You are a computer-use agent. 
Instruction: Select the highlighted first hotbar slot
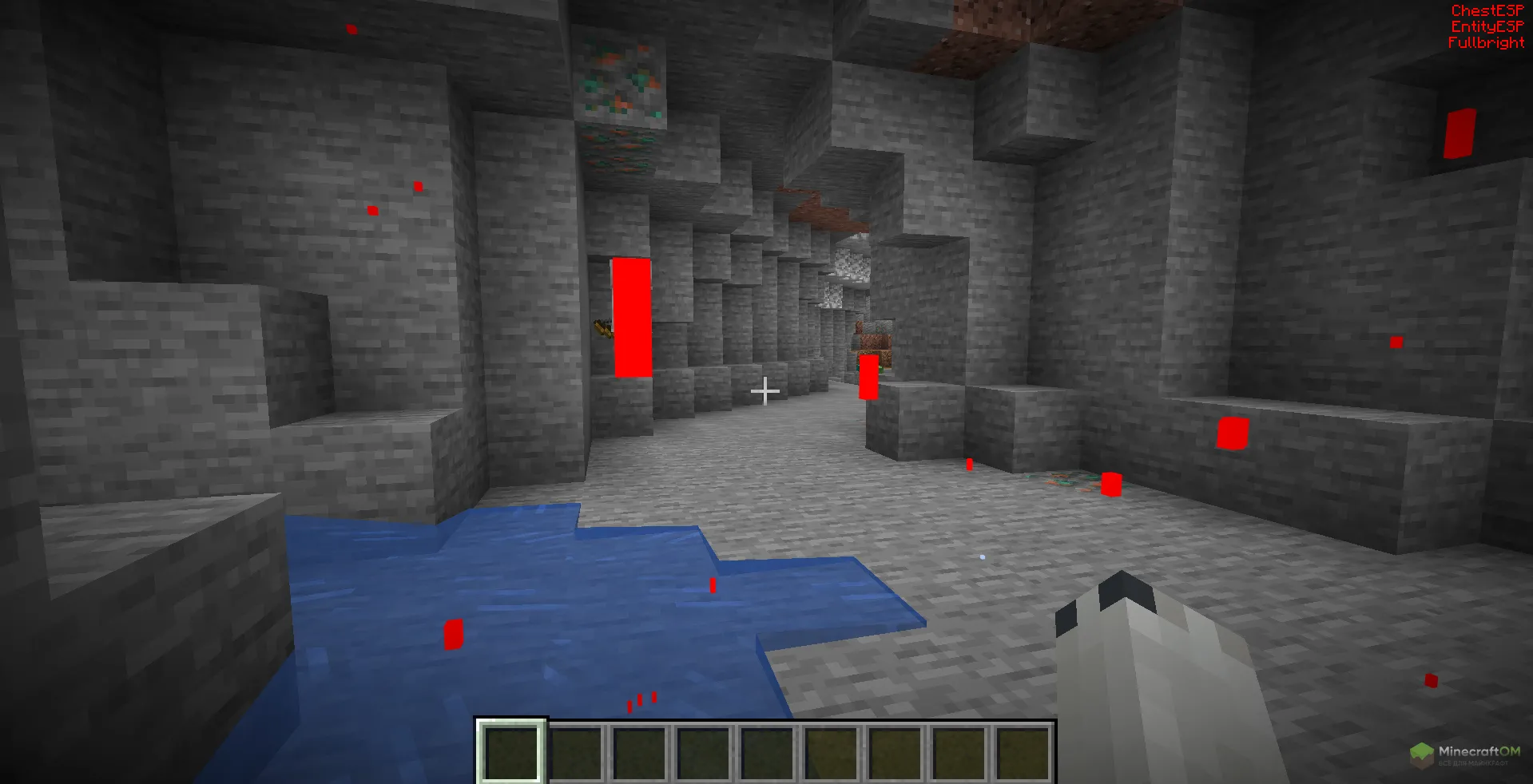coord(511,752)
